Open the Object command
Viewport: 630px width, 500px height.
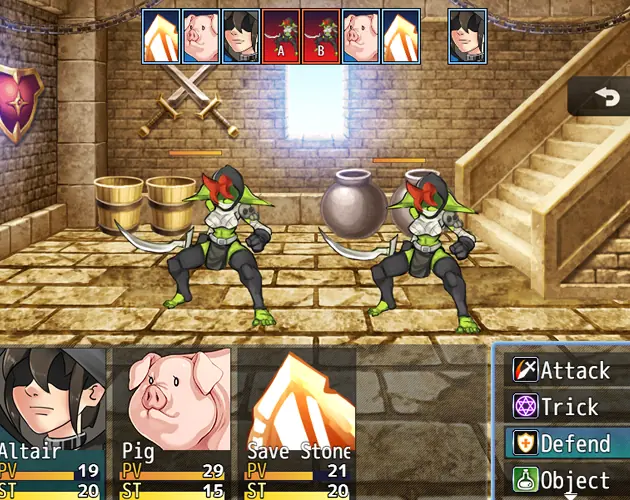tap(563, 480)
